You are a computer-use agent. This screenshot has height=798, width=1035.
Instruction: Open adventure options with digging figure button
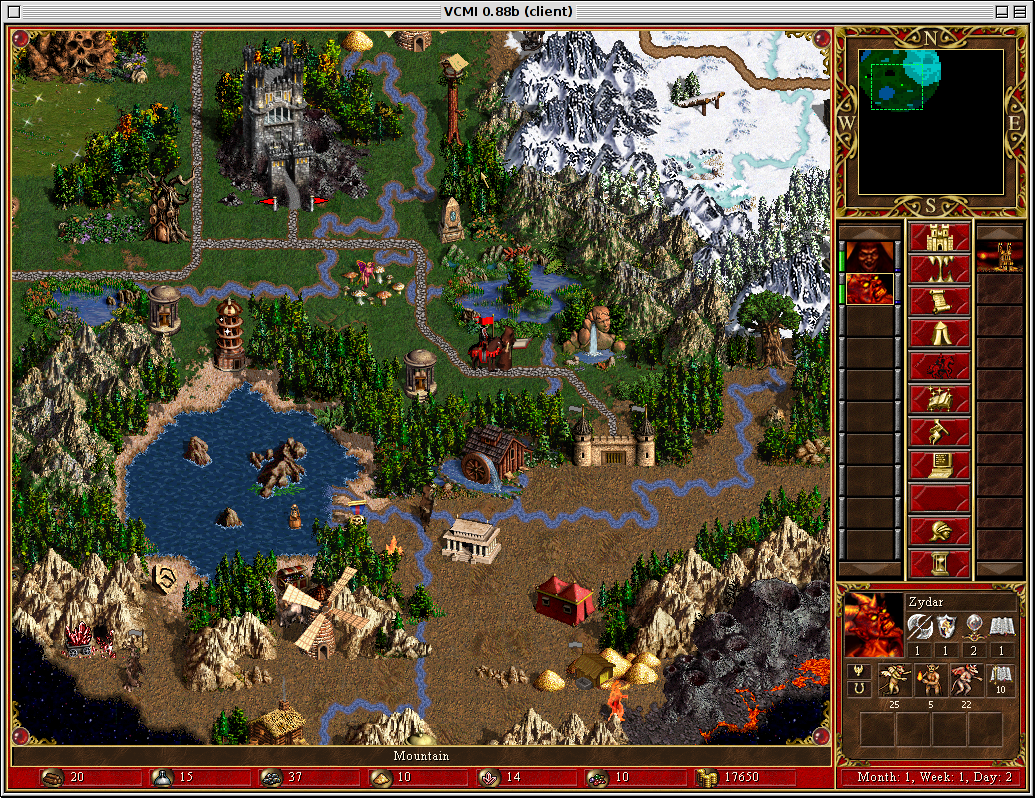939,431
